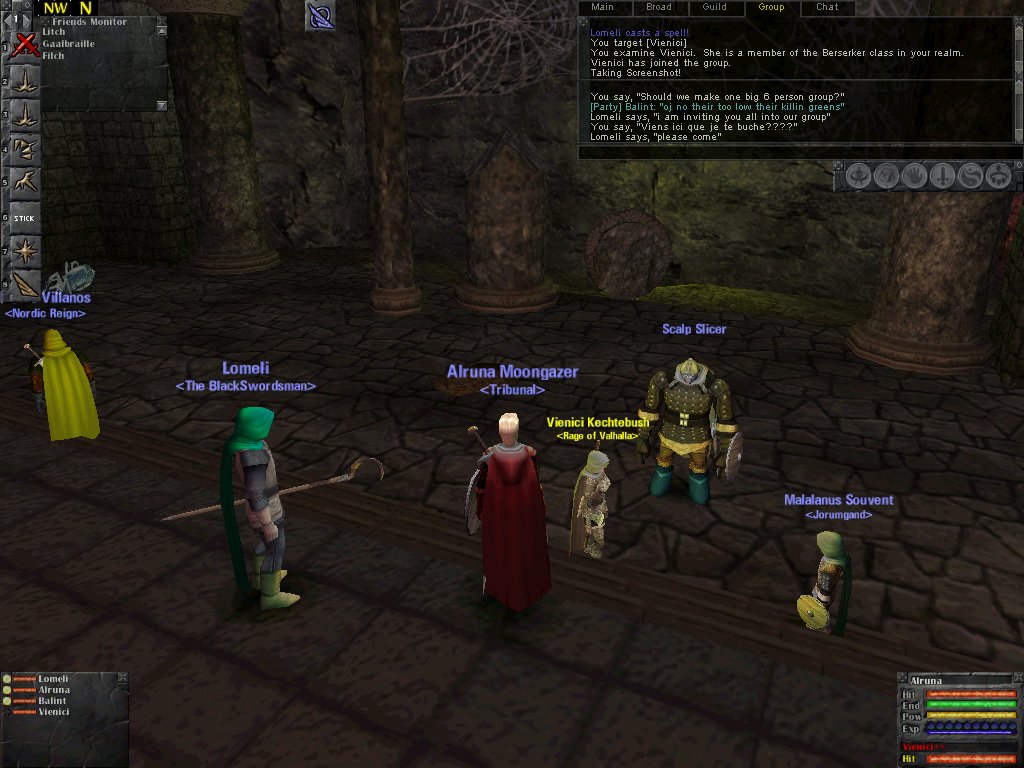Select the Guild chat tab
1024x768 pixels.
[714, 7]
